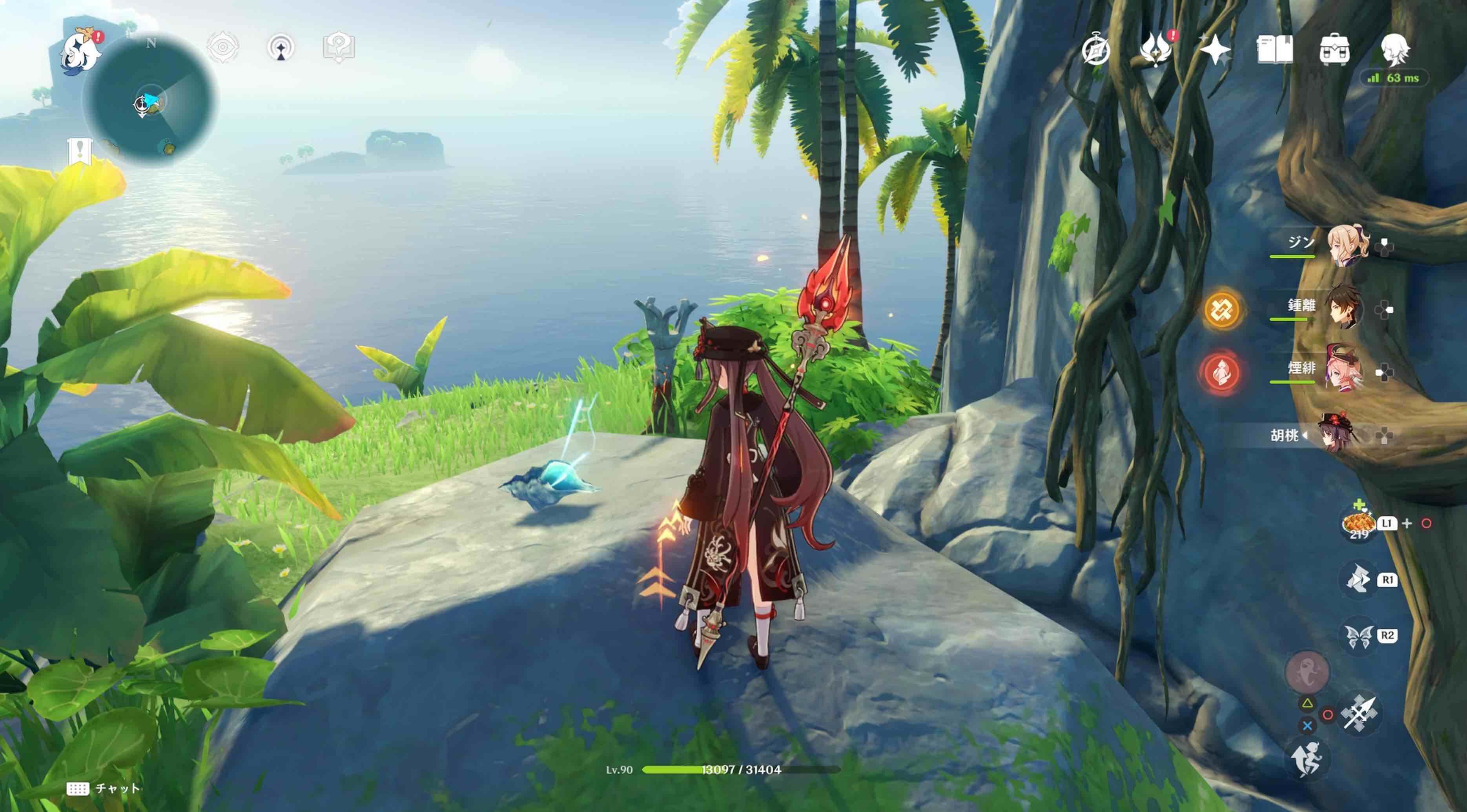Open the inventory backpack icon
This screenshot has height=812, width=1467.
(1334, 50)
